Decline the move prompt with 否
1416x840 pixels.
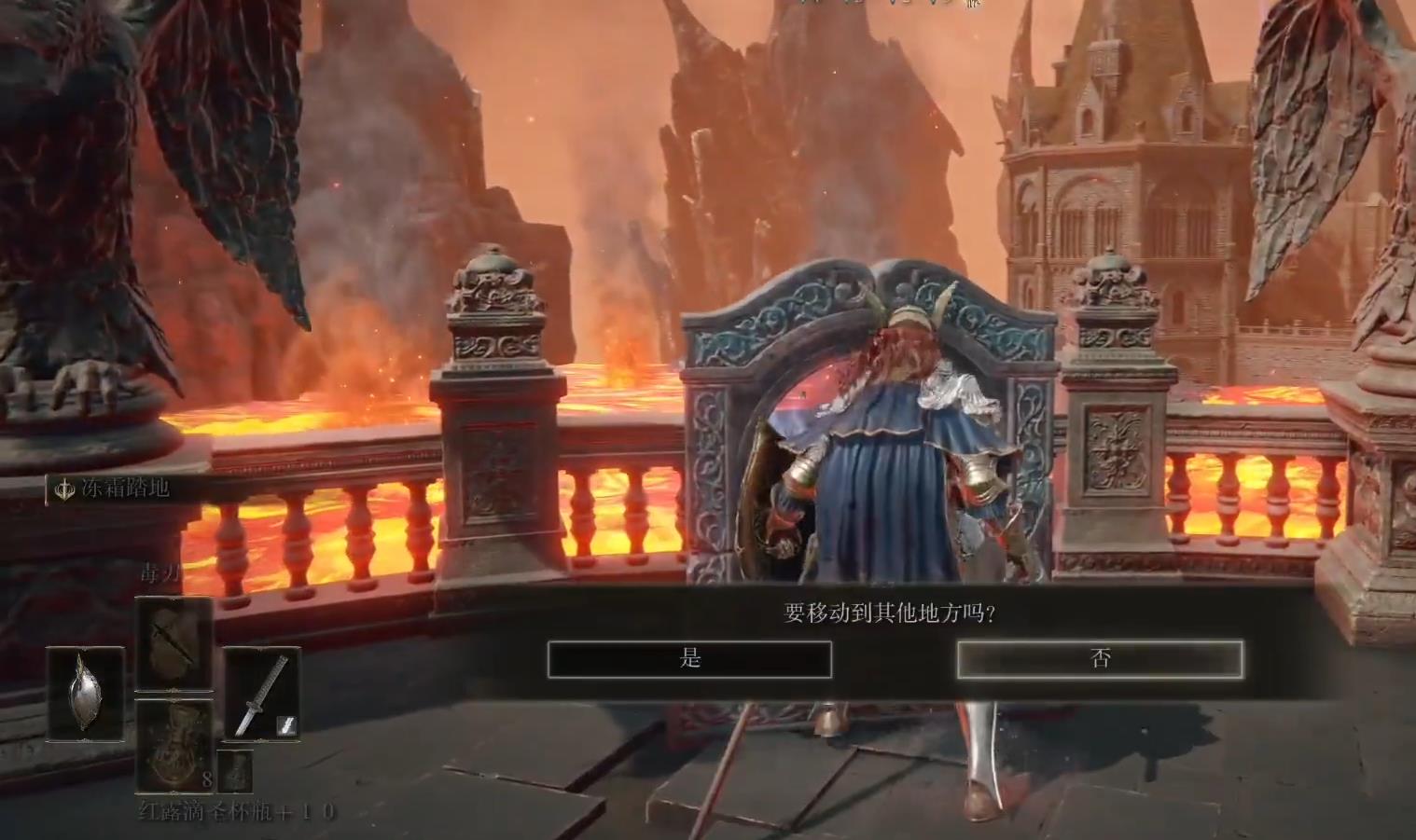point(1100,659)
